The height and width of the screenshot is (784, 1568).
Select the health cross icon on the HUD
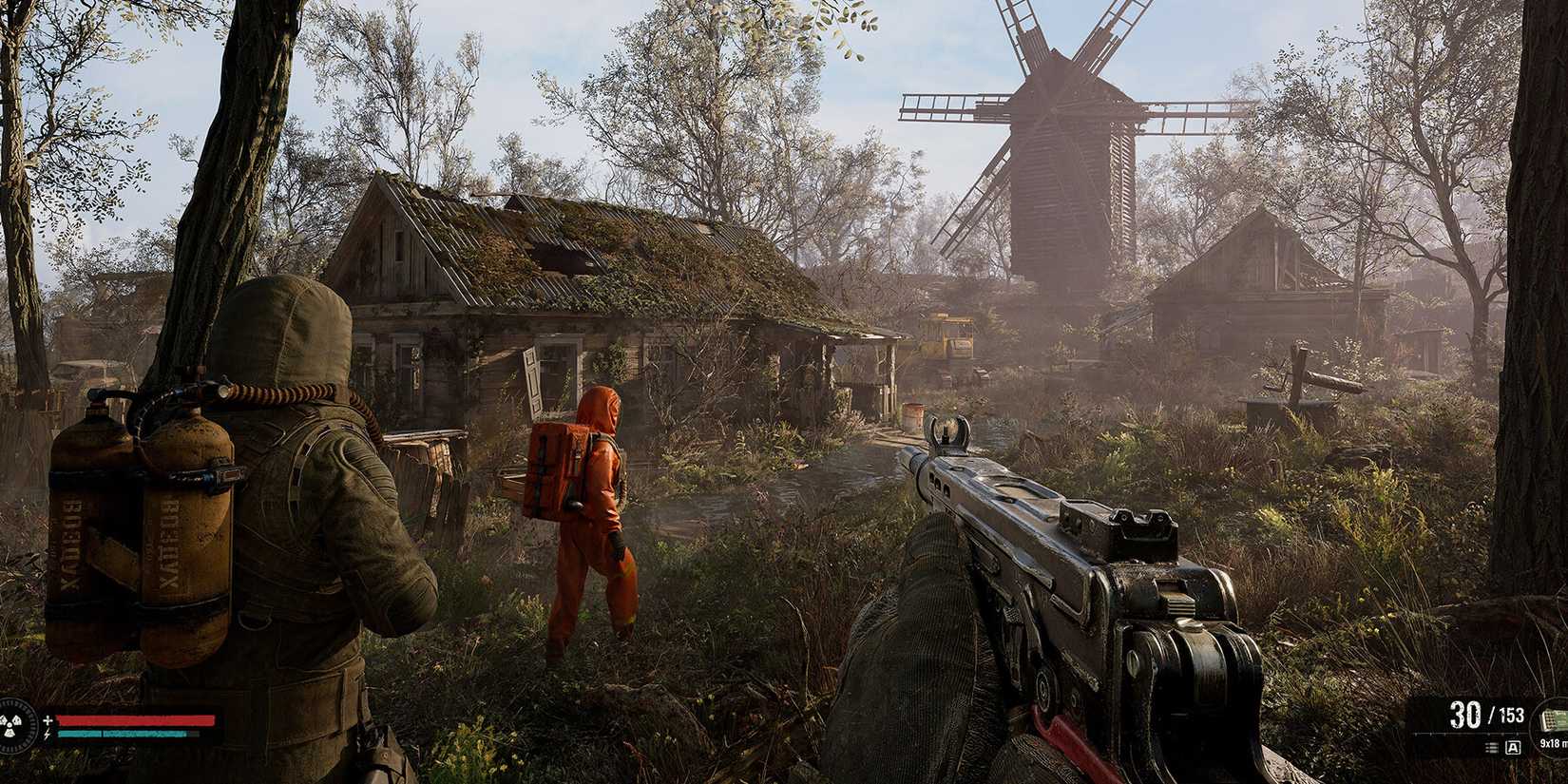click(48, 719)
